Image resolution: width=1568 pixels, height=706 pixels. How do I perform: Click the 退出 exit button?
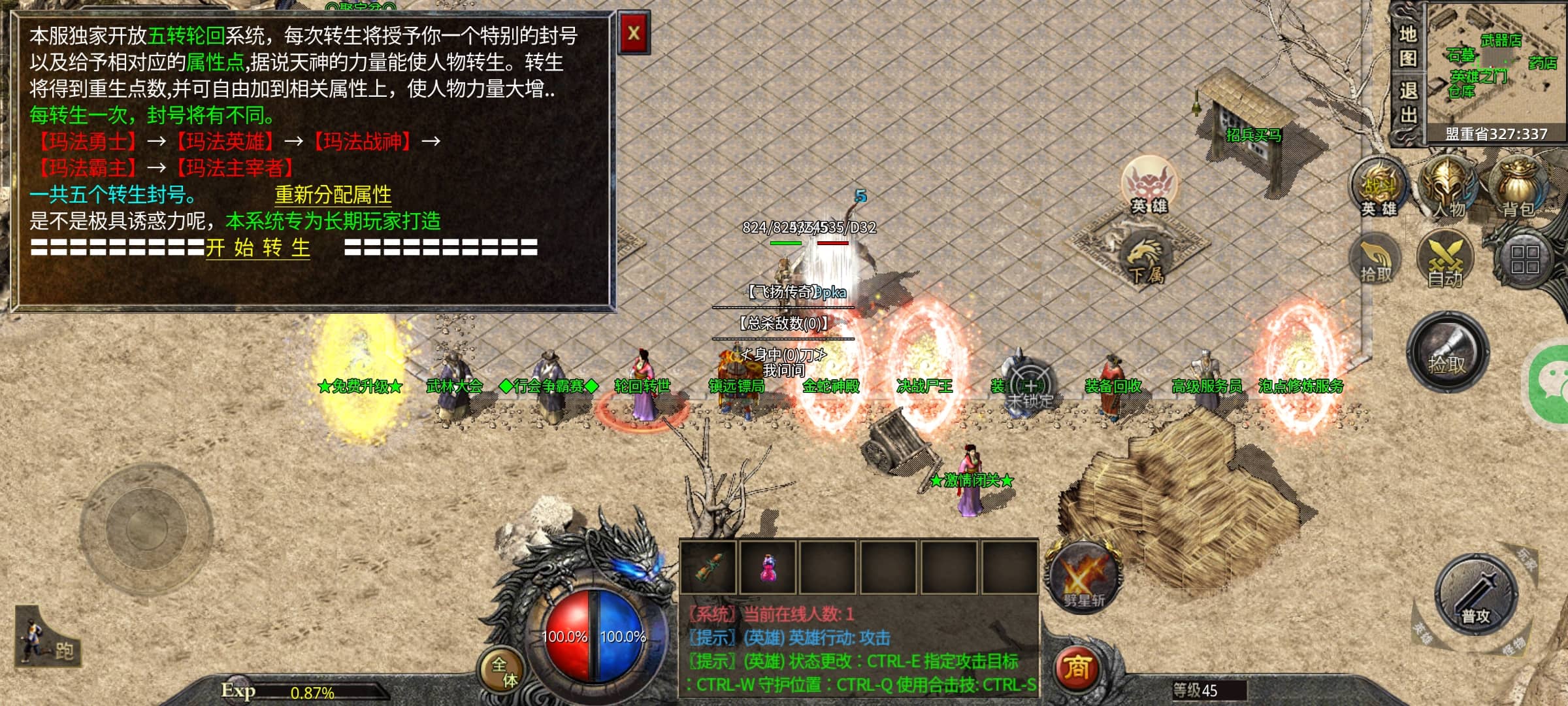[x=1408, y=103]
